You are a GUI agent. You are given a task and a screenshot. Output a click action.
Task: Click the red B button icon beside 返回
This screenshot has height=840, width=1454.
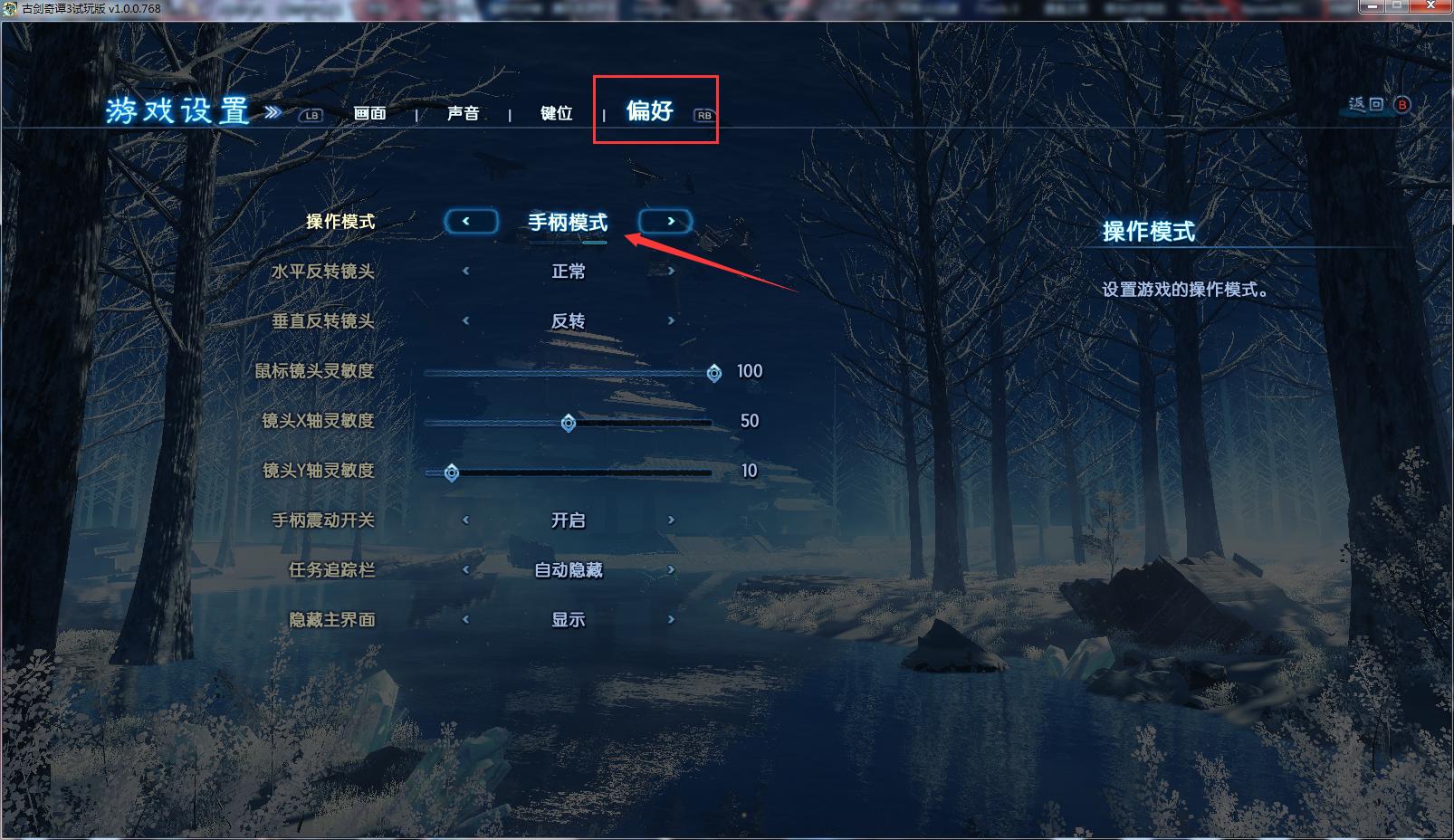pos(1402,105)
